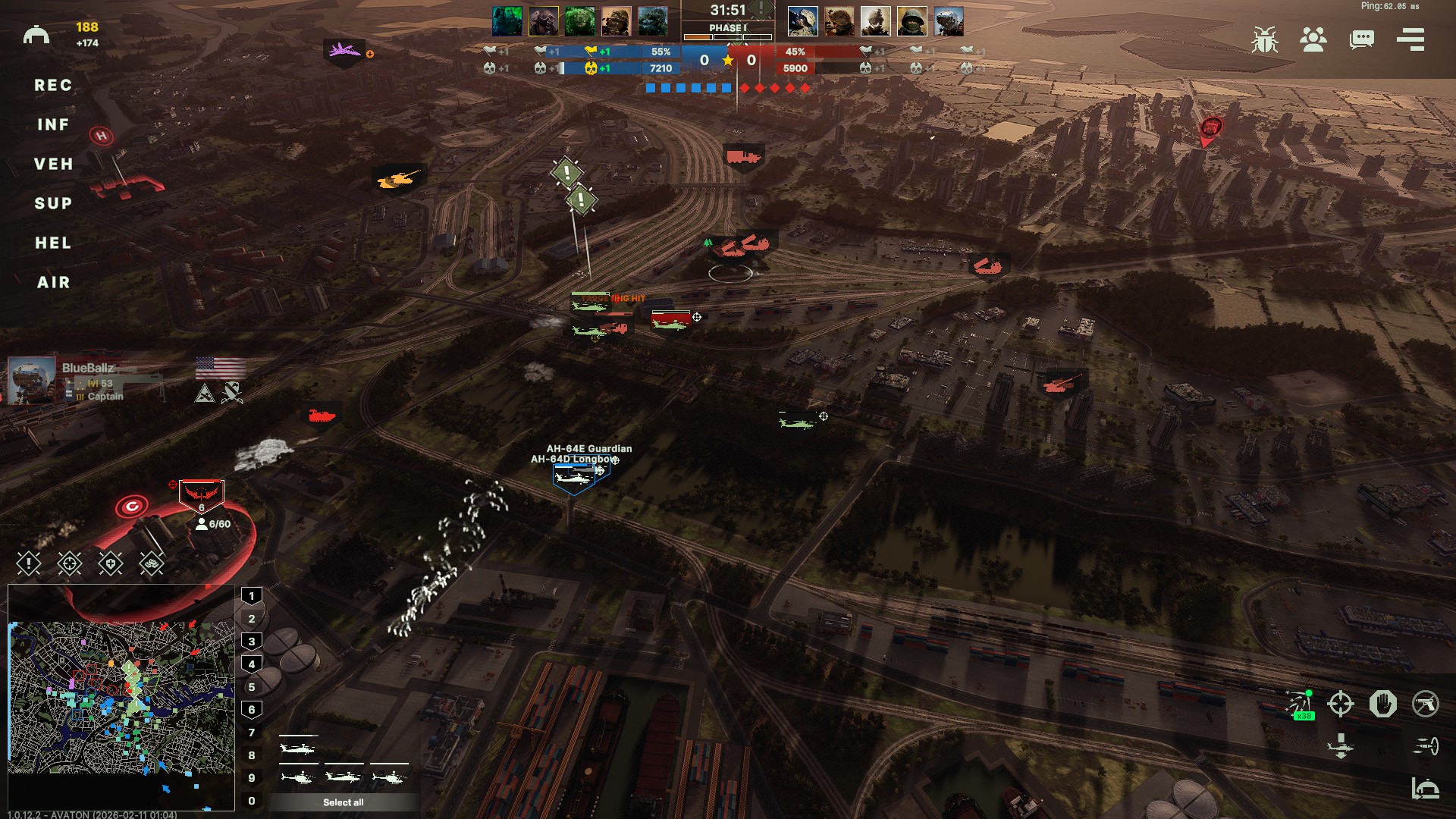Open the main menu bars icon
The height and width of the screenshot is (819, 1456).
[1410, 39]
